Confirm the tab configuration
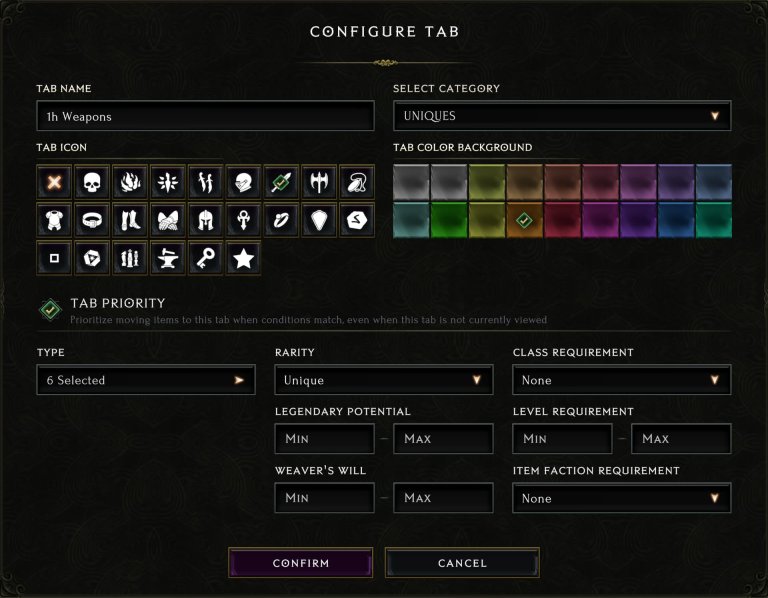This screenshot has width=768, height=598. (x=300, y=563)
